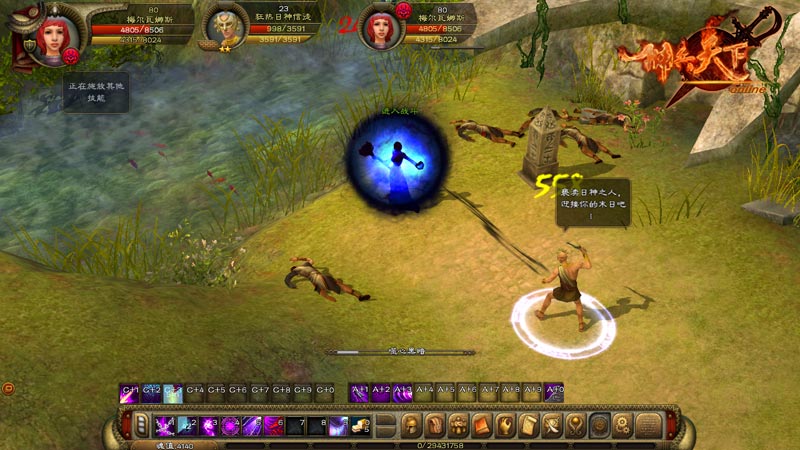Click the red rose emblem beside player portrait
This screenshot has height=450, width=800.
coord(71,55)
